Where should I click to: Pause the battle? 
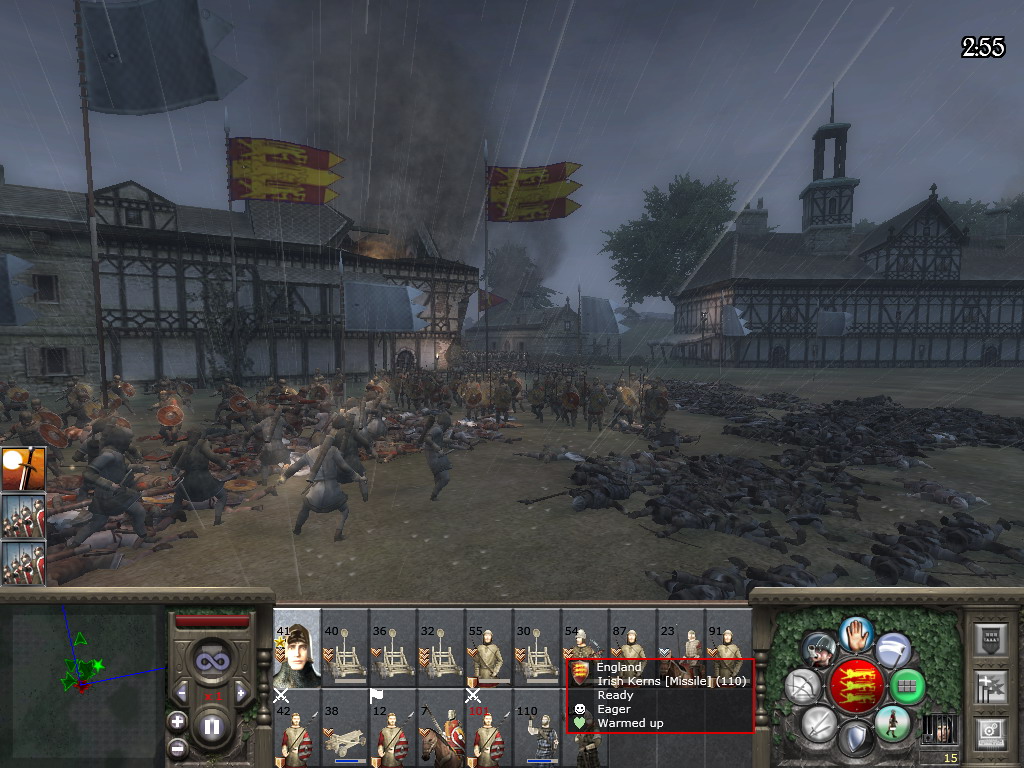211,727
